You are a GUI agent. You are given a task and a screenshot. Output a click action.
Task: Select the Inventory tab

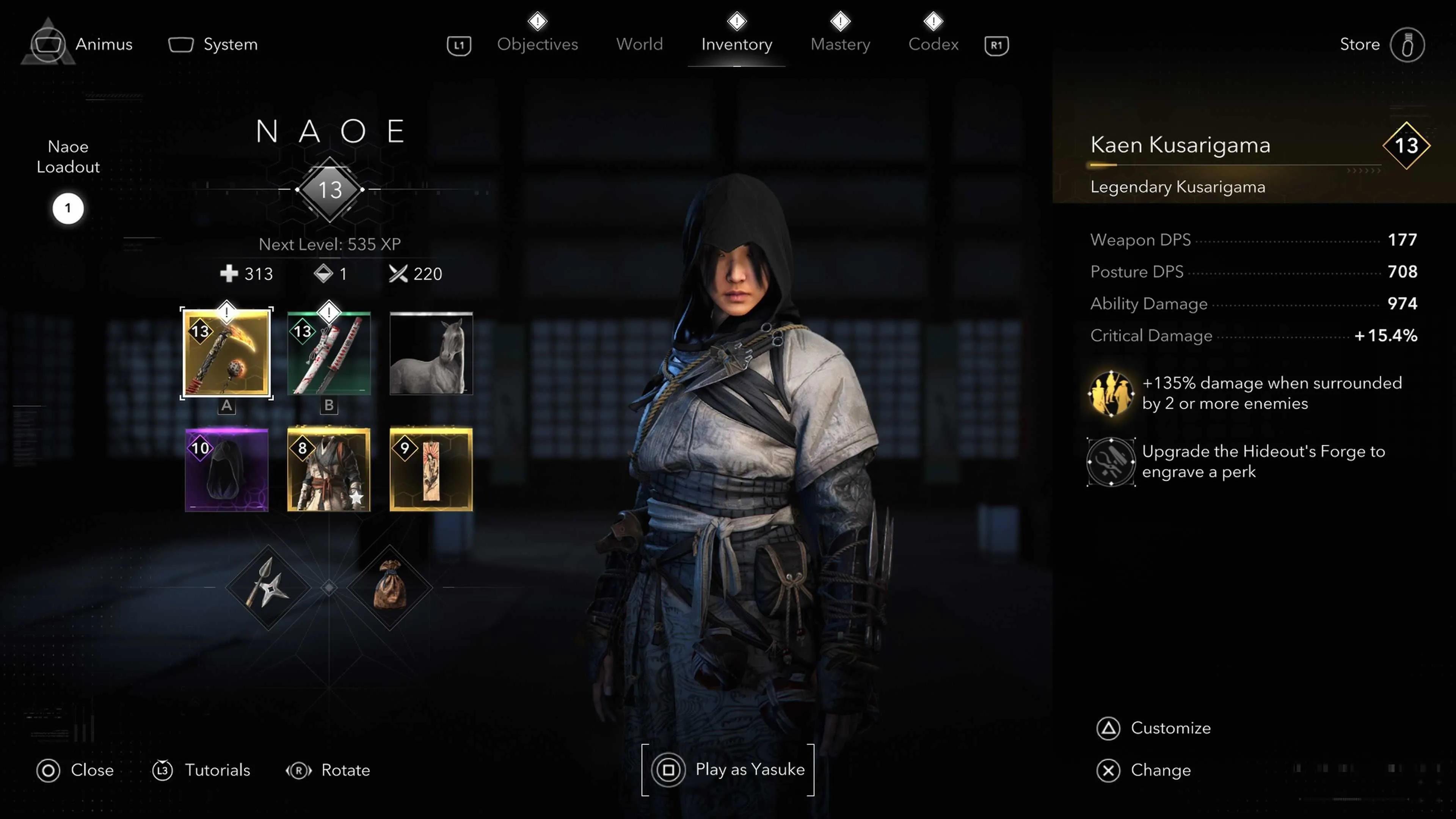(x=736, y=44)
